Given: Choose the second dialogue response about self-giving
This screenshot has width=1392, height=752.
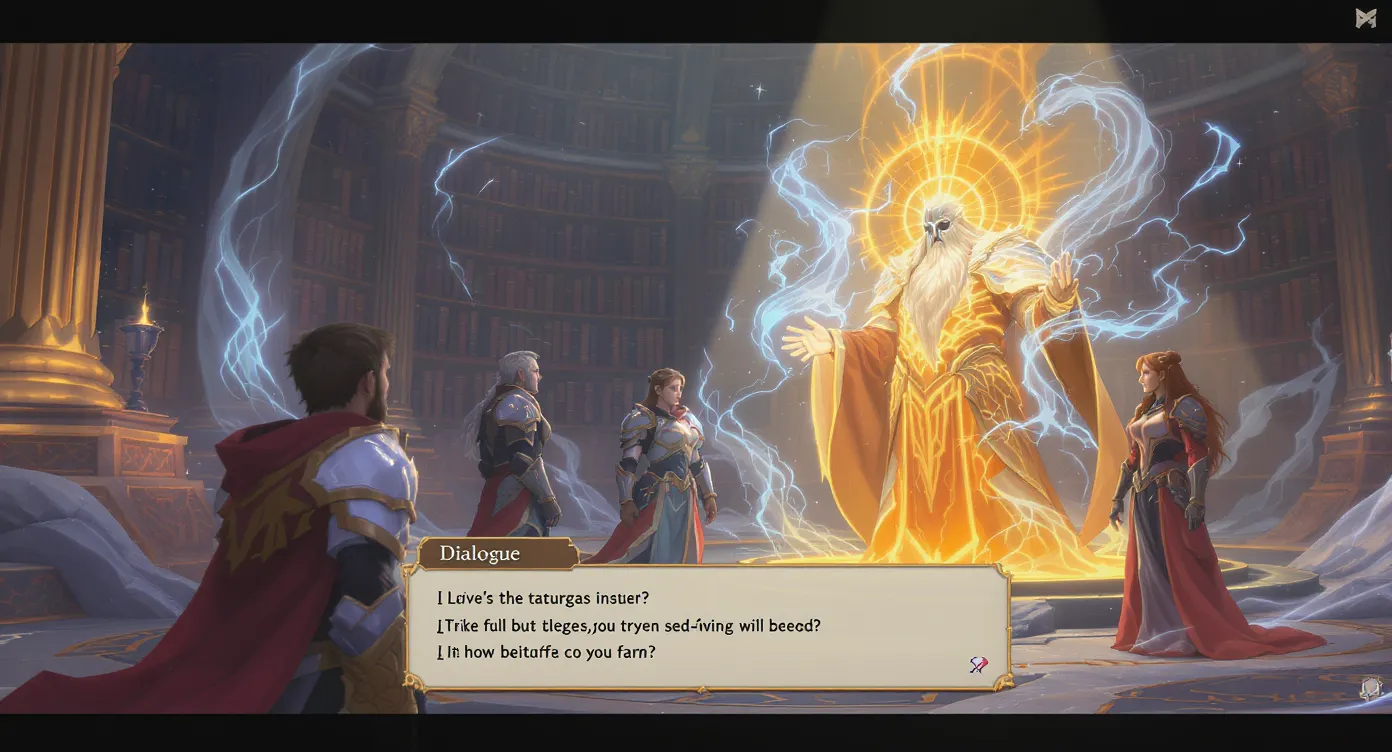Looking at the screenshot, I should [x=628, y=624].
